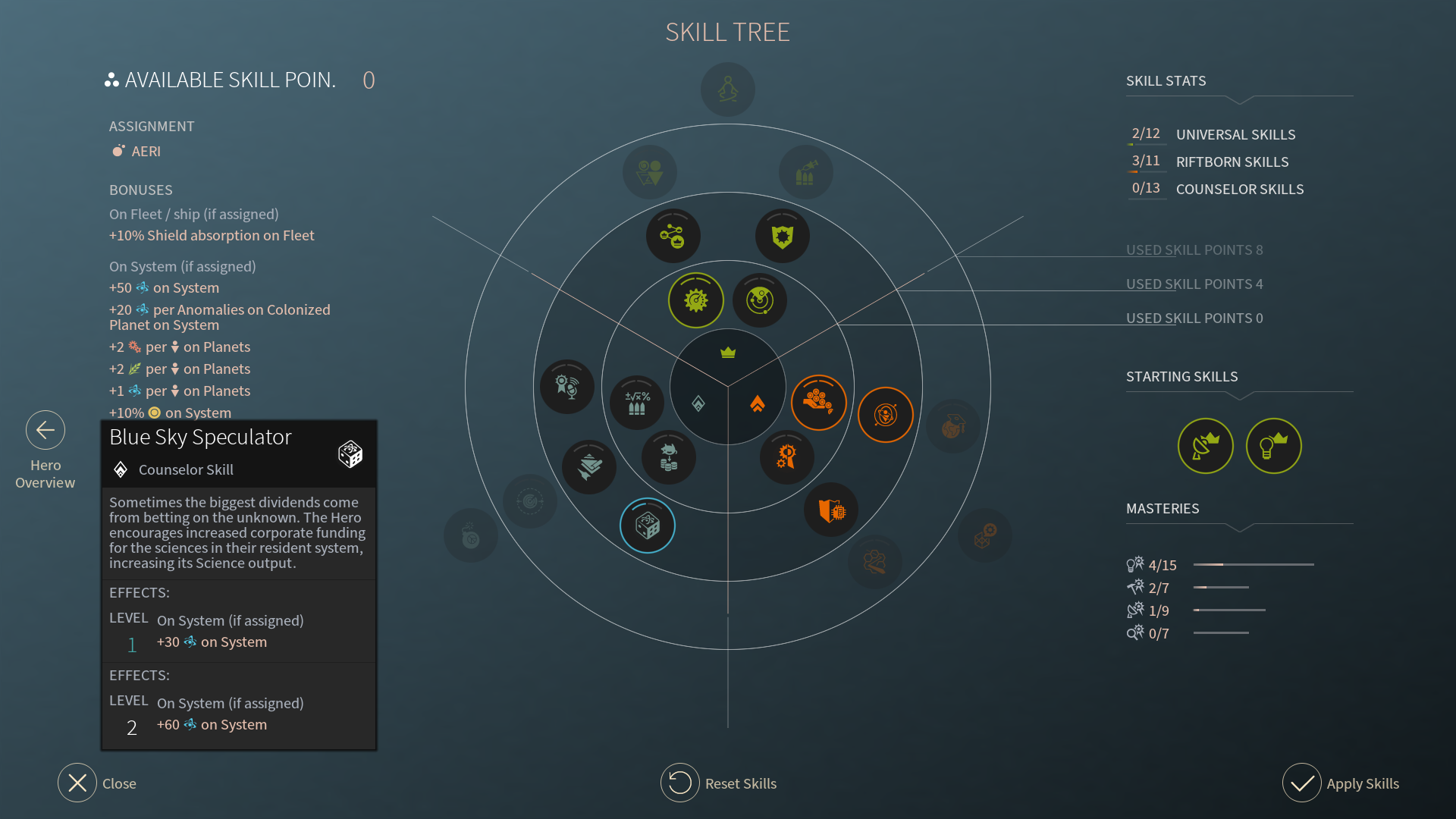Pick the green shield skill node
The image size is (1456, 819).
[x=783, y=236]
